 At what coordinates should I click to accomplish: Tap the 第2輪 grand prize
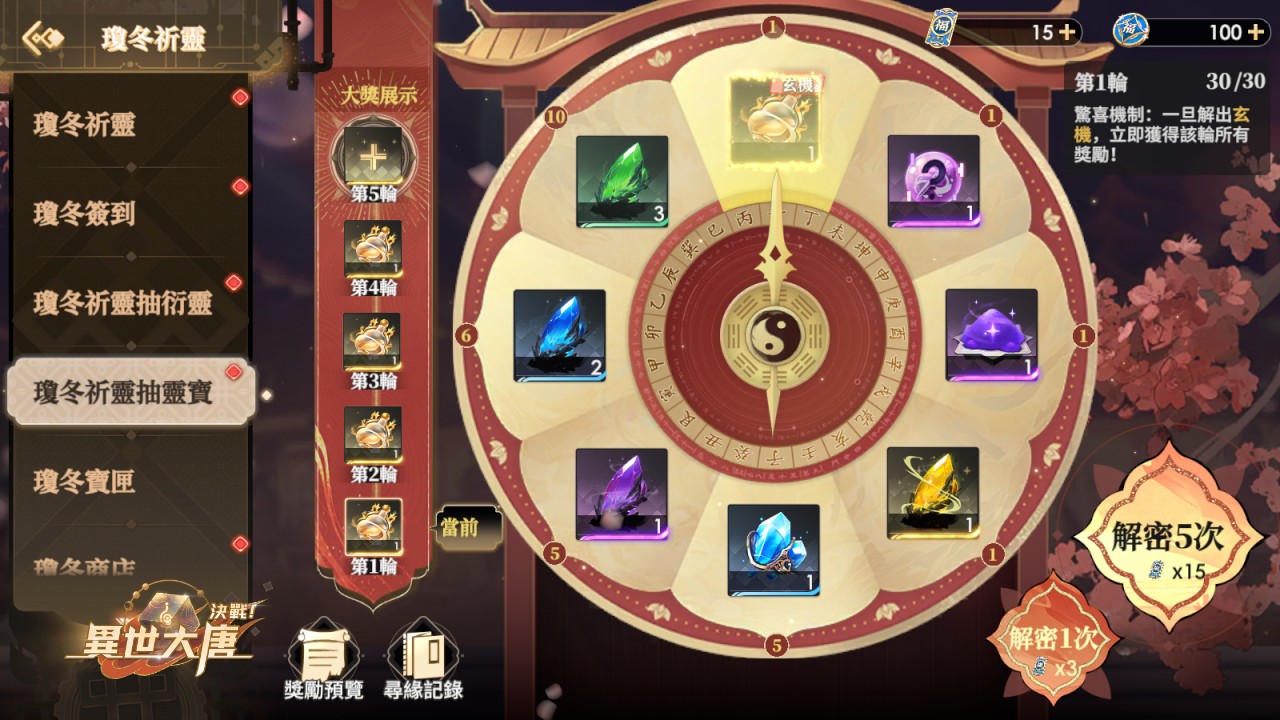[x=373, y=435]
